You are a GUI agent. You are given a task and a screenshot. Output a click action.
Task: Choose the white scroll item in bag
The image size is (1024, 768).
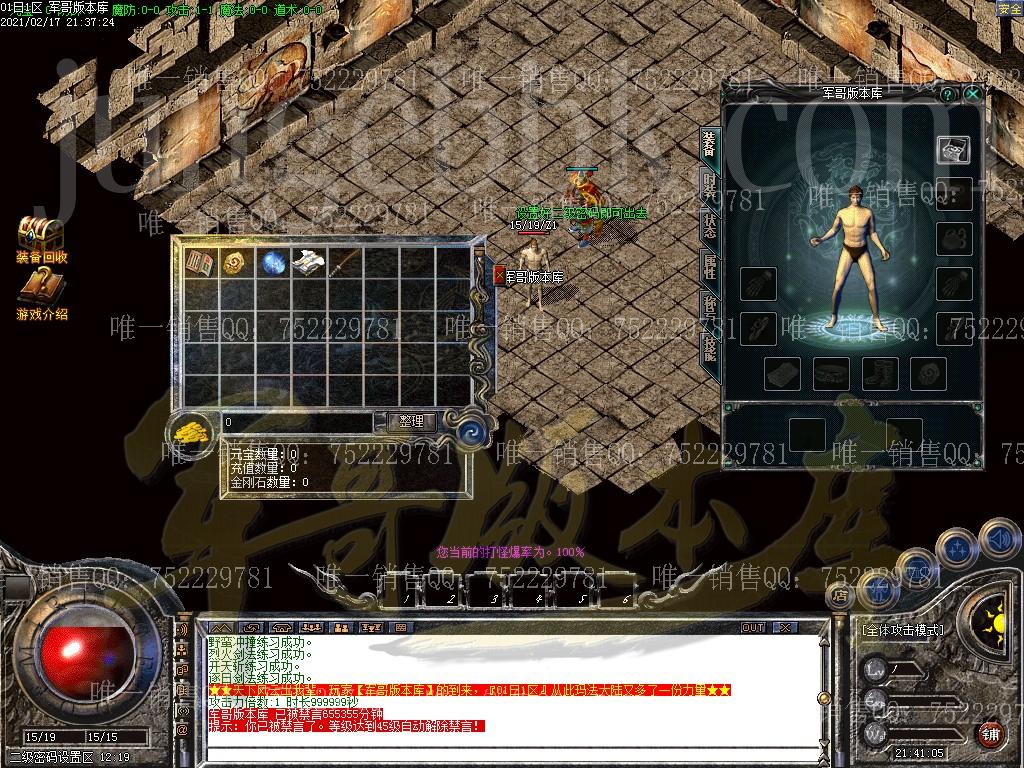pos(308,263)
